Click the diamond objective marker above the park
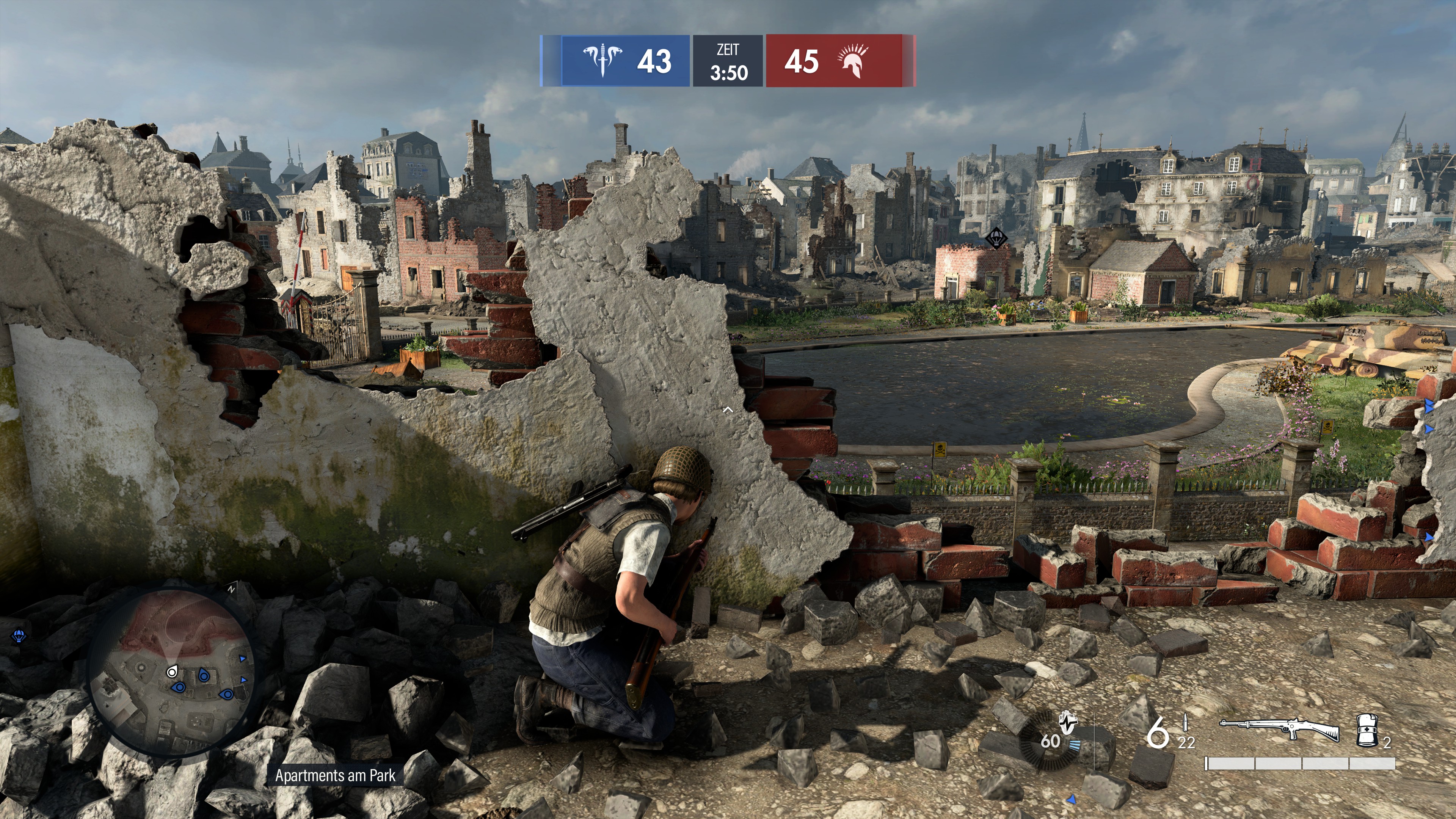Viewport: 1456px width, 819px height. [996, 238]
